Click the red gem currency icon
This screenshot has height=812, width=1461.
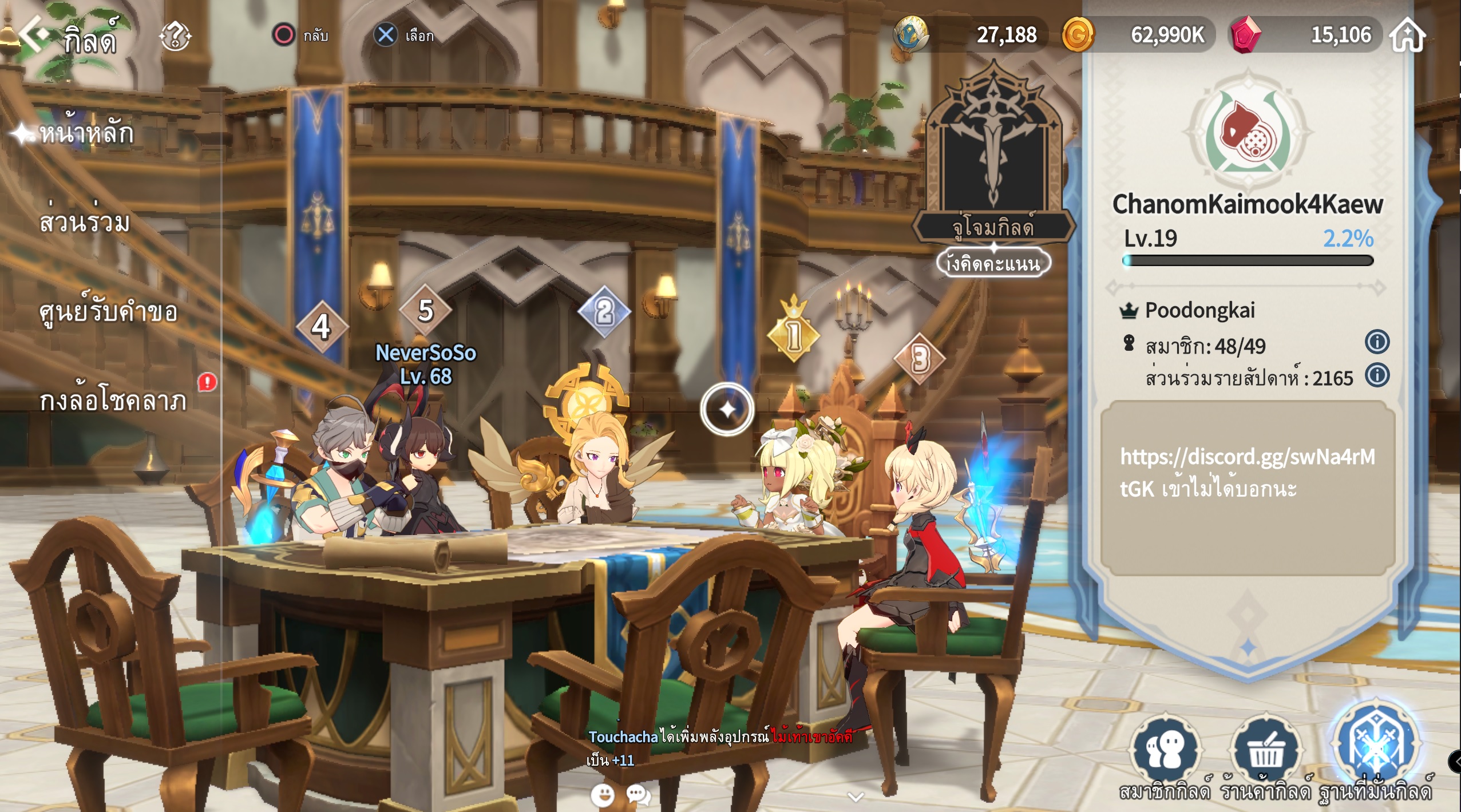click(x=1245, y=35)
